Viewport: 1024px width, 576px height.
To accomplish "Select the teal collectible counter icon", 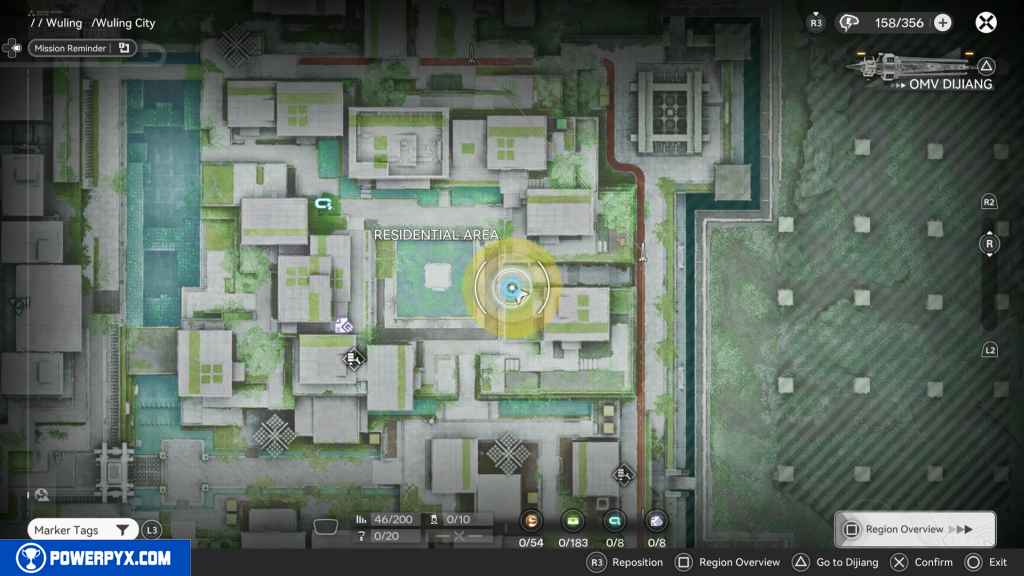I will click(x=614, y=520).
